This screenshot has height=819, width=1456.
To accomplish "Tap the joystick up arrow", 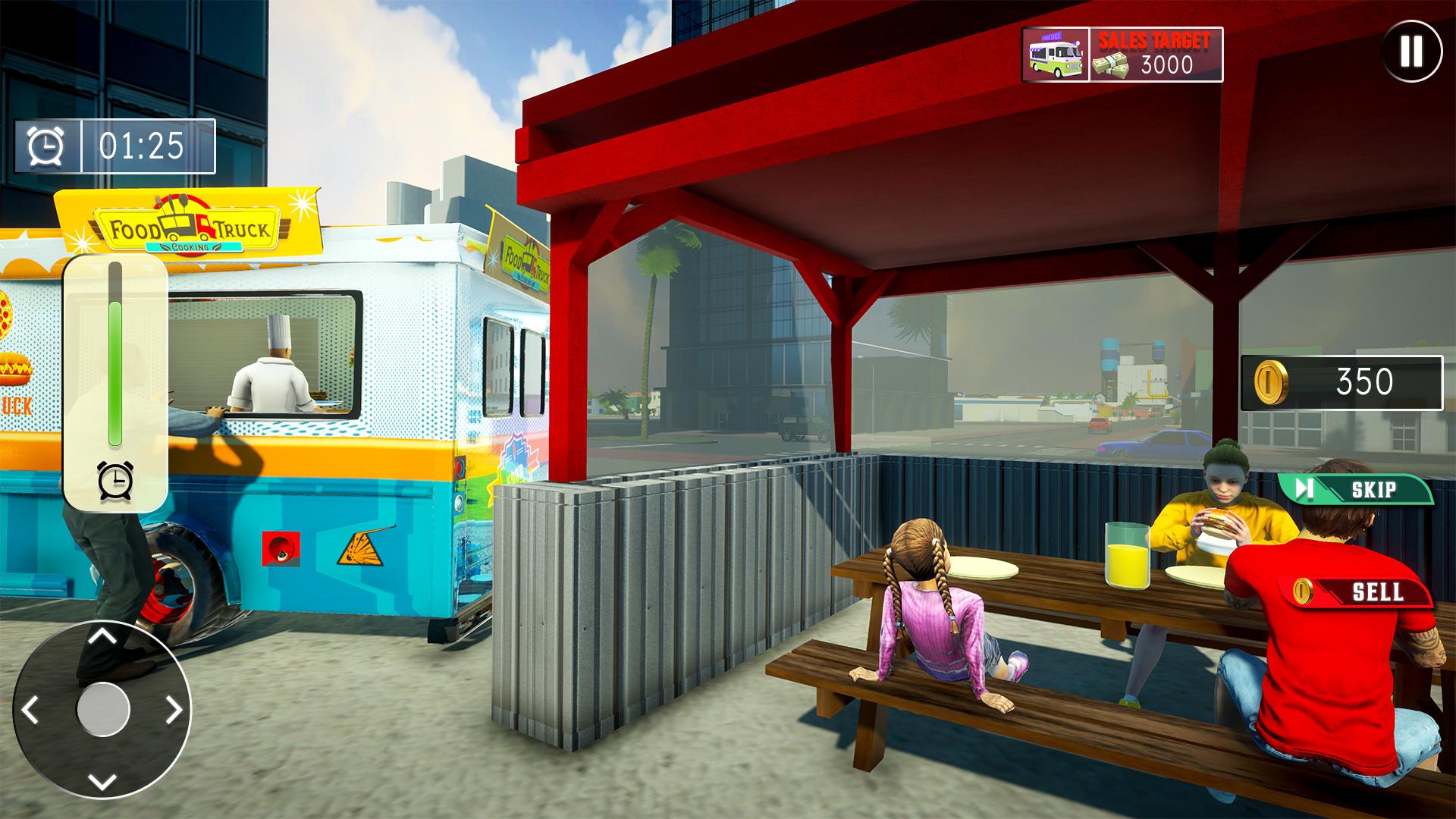I will point(102,635).
